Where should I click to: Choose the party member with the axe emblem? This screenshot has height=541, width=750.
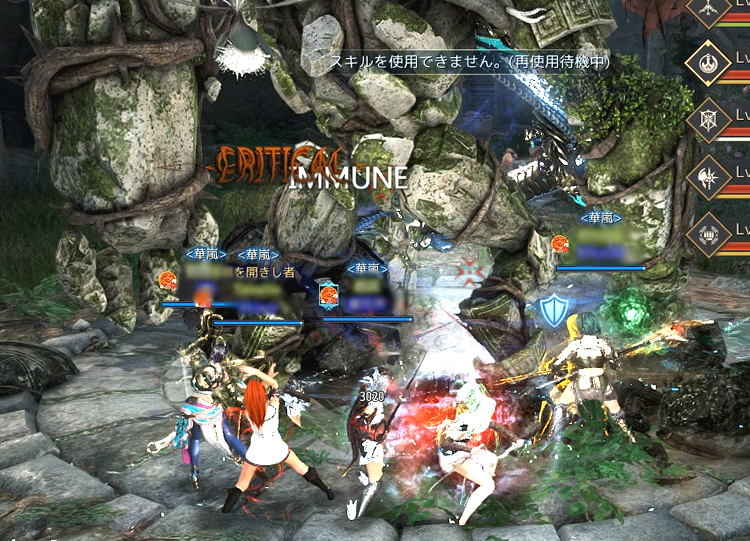click(709, 178)
